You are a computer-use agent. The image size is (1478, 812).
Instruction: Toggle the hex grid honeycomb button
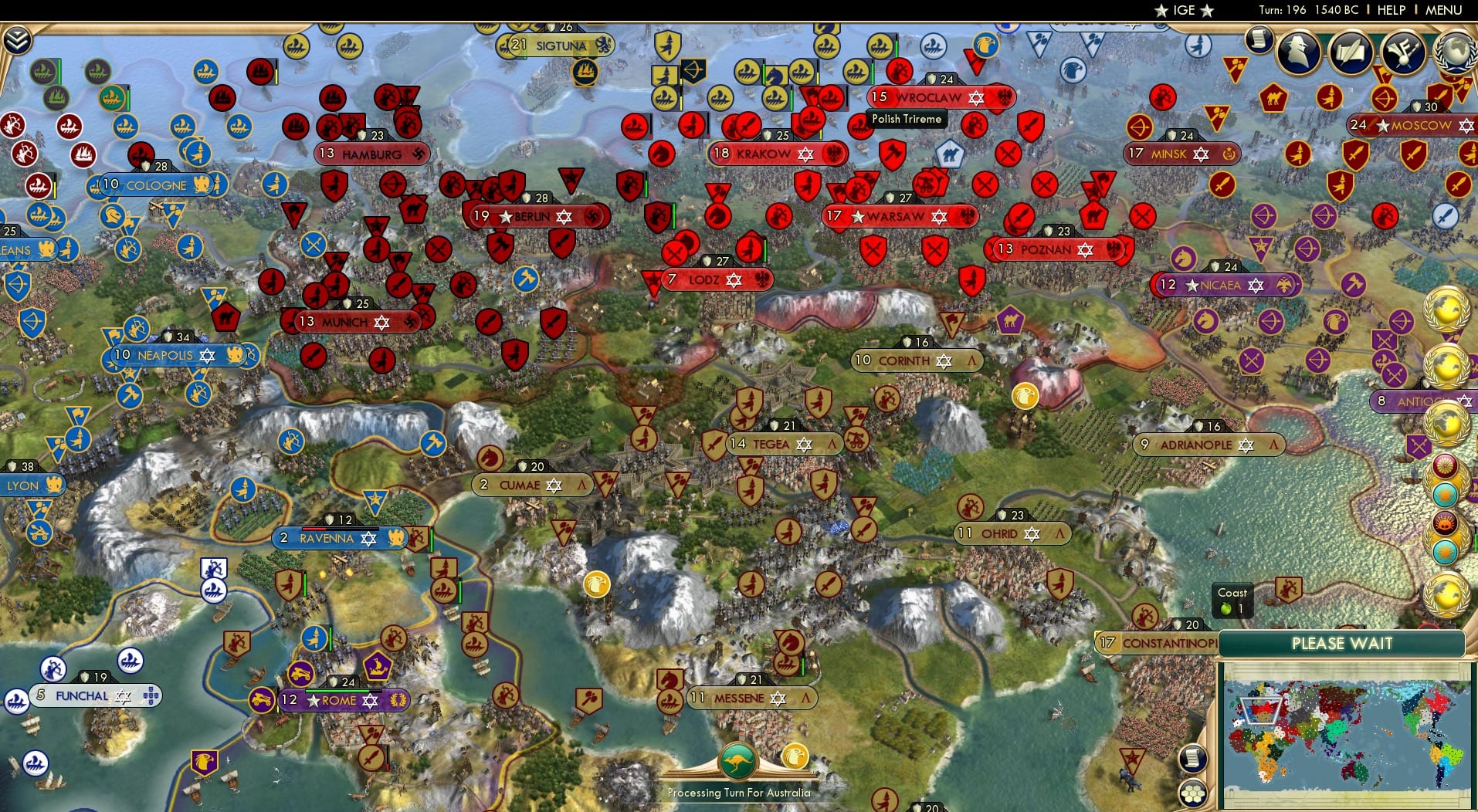1193,793
